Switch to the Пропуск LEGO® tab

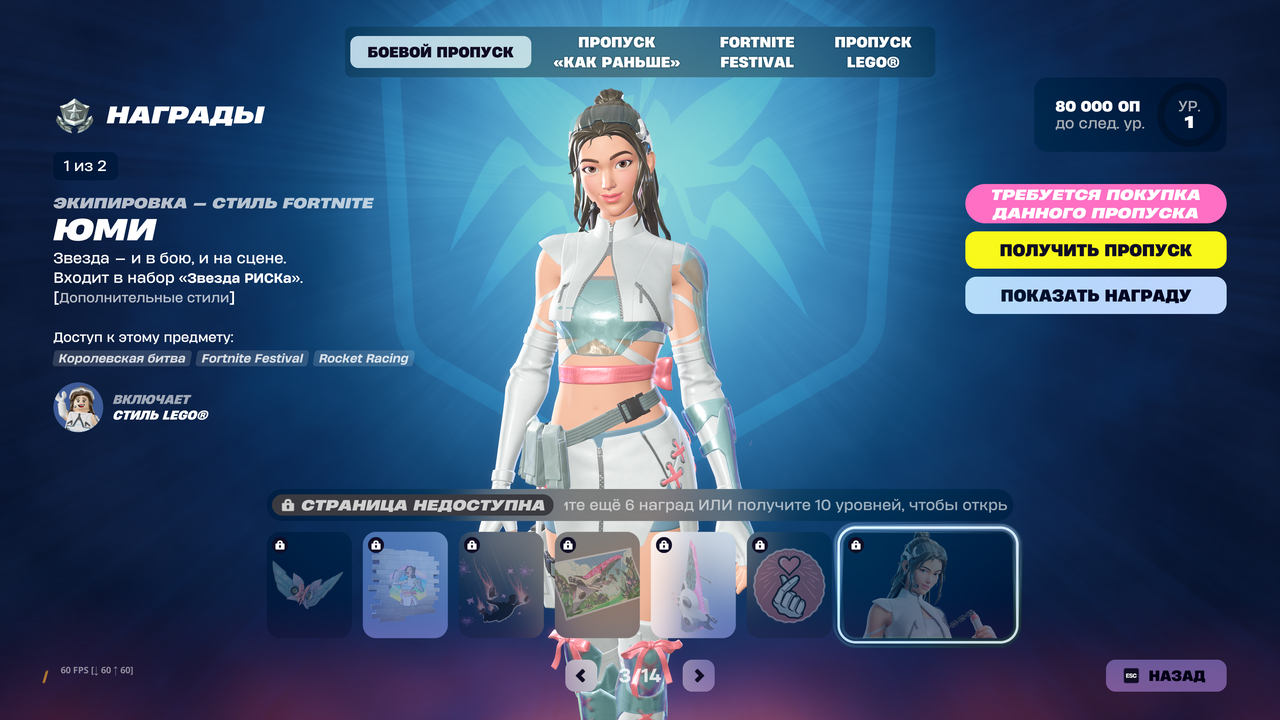(x=873, y=52)
